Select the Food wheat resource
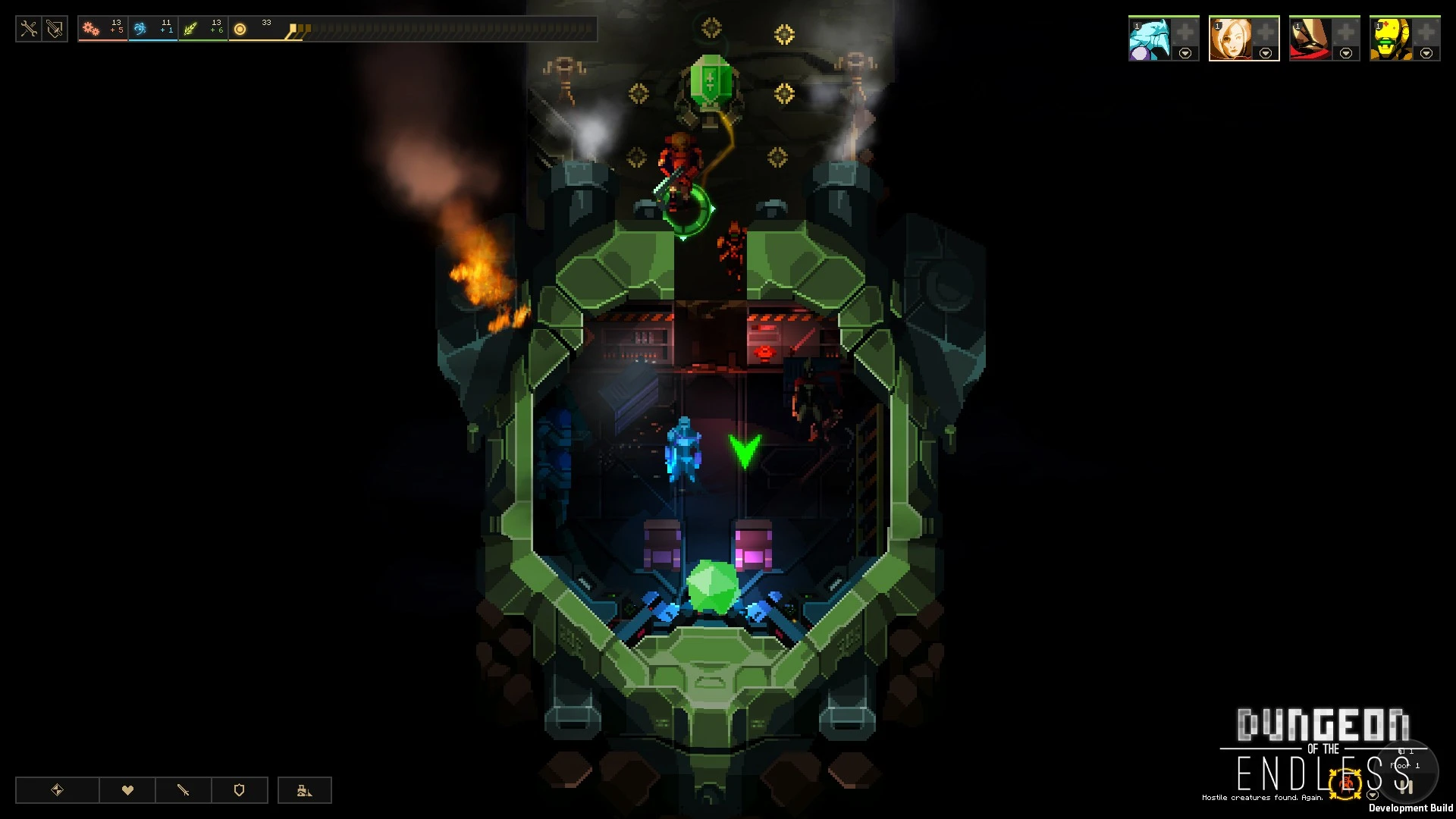Image resolution: width=1456 pixels, height=819 pixels. pos(190,30)
